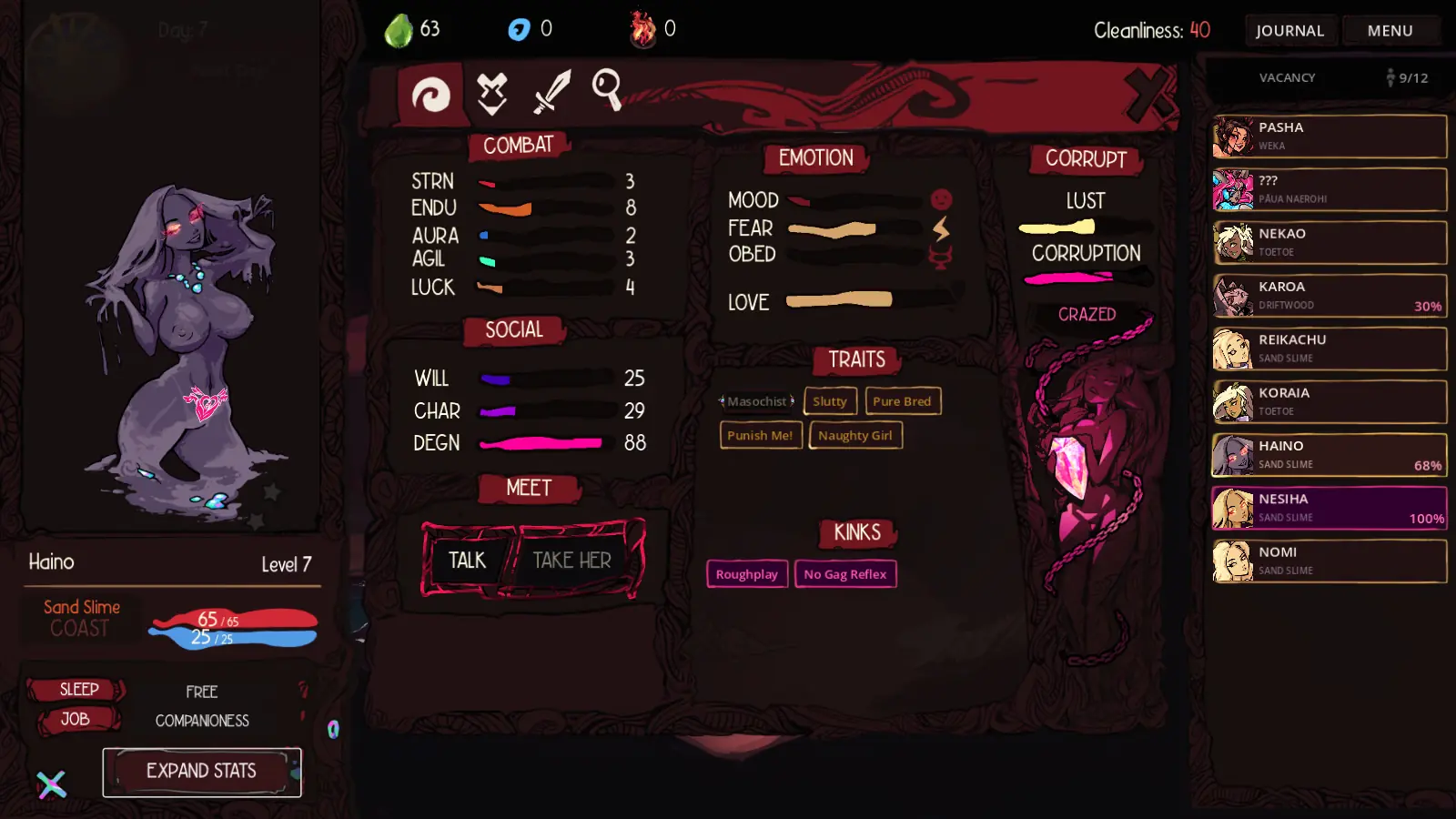The height and width of the screenshot is (819, 1456).
Task: Select Nekao from the roster
Action: pos(1330,243)
